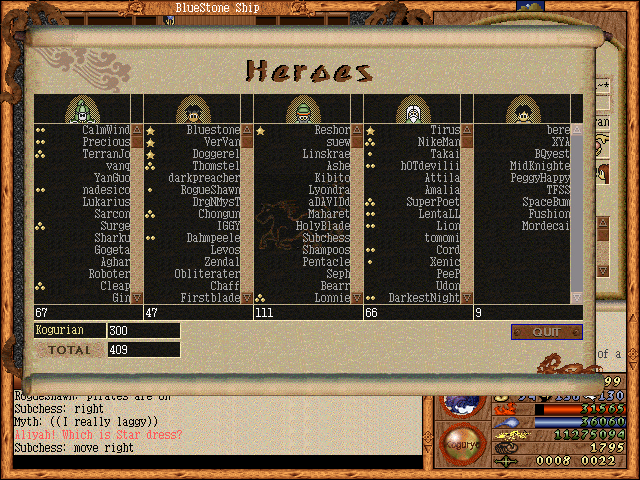The height and width of the screenshot is (480, 640).
Task: Click the Lukarius hero entry
Action: click(x=107, y=202)
